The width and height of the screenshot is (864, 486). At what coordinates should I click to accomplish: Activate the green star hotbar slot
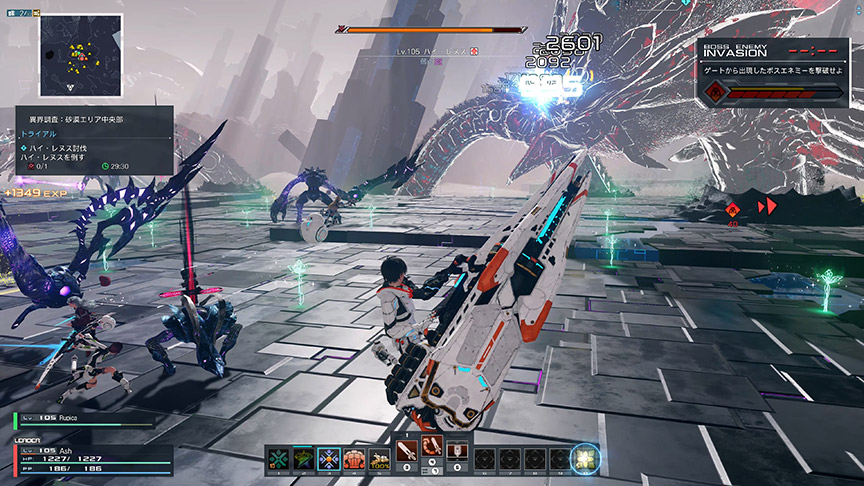pyautogui.click(x=302, y=459)
